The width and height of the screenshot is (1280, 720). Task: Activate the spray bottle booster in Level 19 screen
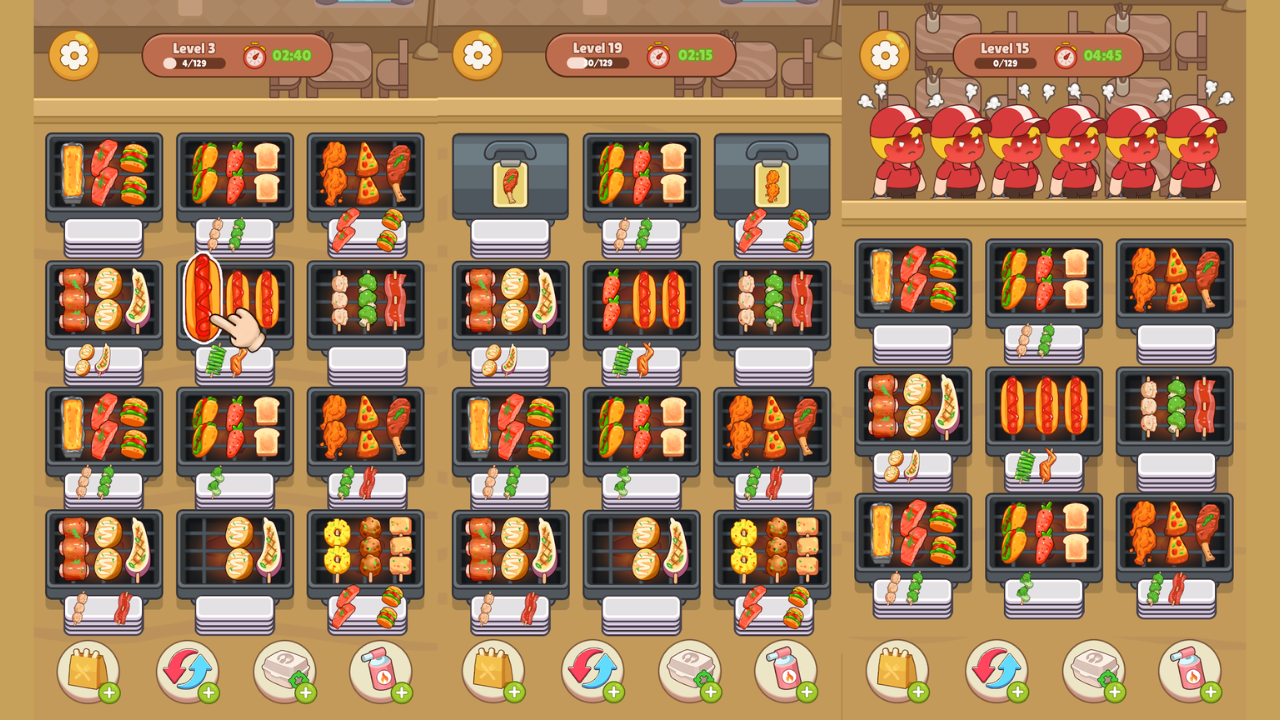tap(786, 671)
